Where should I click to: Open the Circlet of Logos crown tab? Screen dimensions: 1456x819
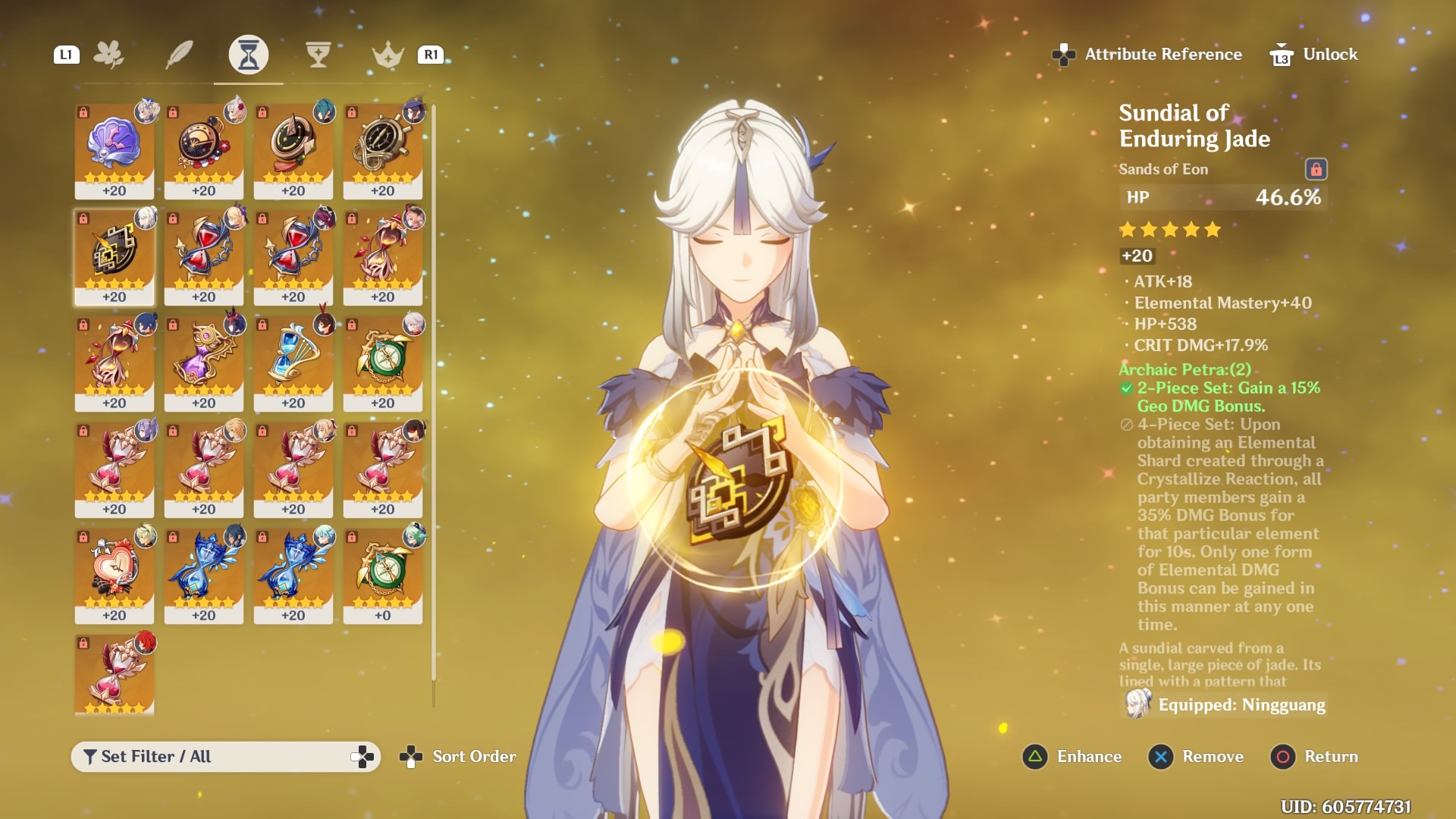tap(388, 55)
